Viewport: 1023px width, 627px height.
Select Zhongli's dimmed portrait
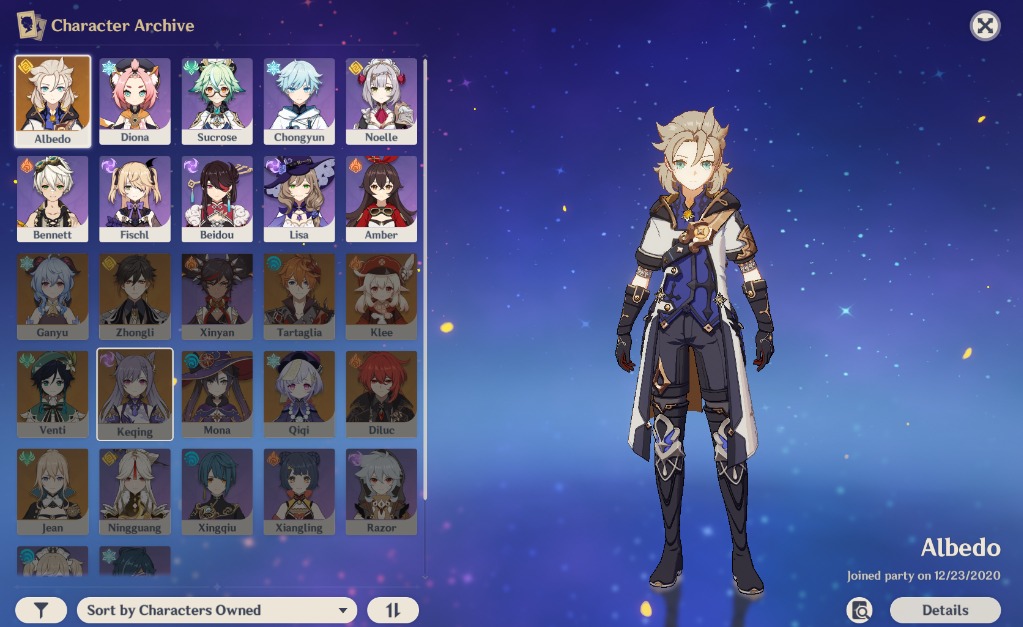coord(135,296)
